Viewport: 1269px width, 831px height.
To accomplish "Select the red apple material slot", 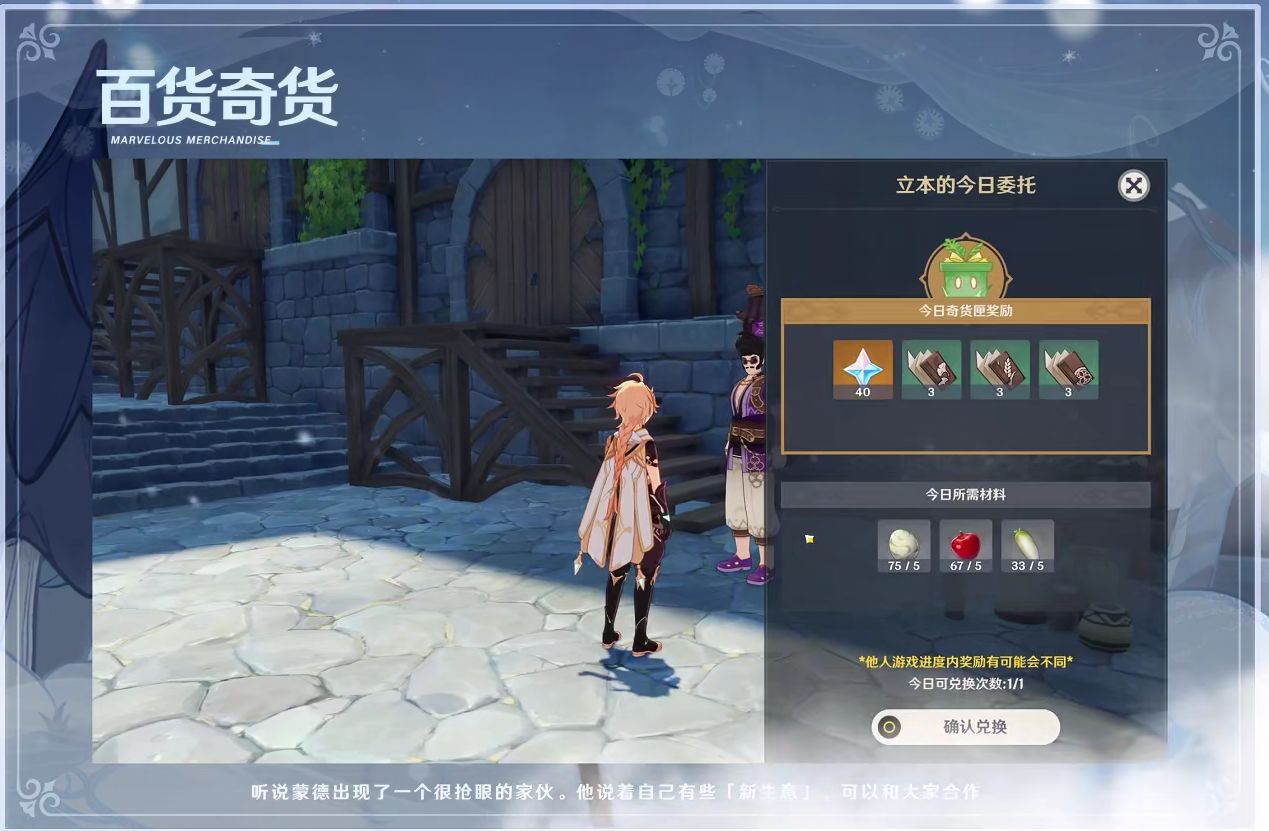I will [965, 546].
